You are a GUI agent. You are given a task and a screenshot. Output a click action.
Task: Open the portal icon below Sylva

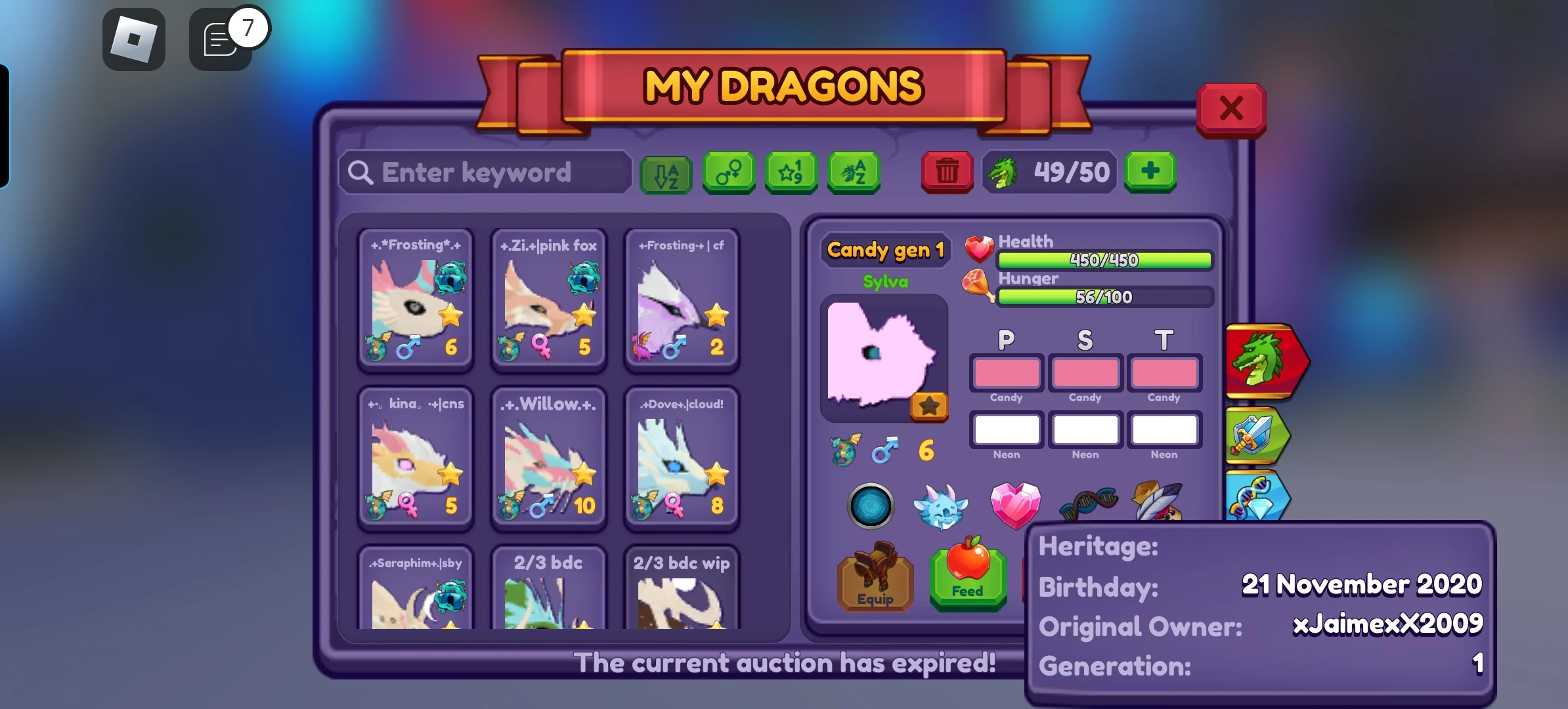coord(873,506)
